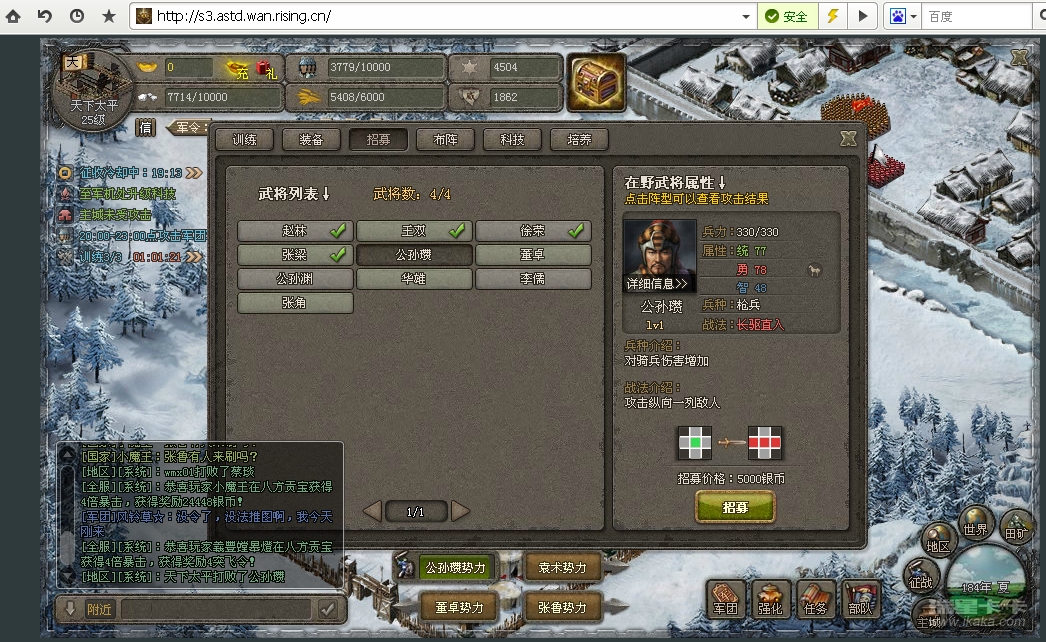
Task: Open the 任务 quest scroll
Action: pos(815,599)
